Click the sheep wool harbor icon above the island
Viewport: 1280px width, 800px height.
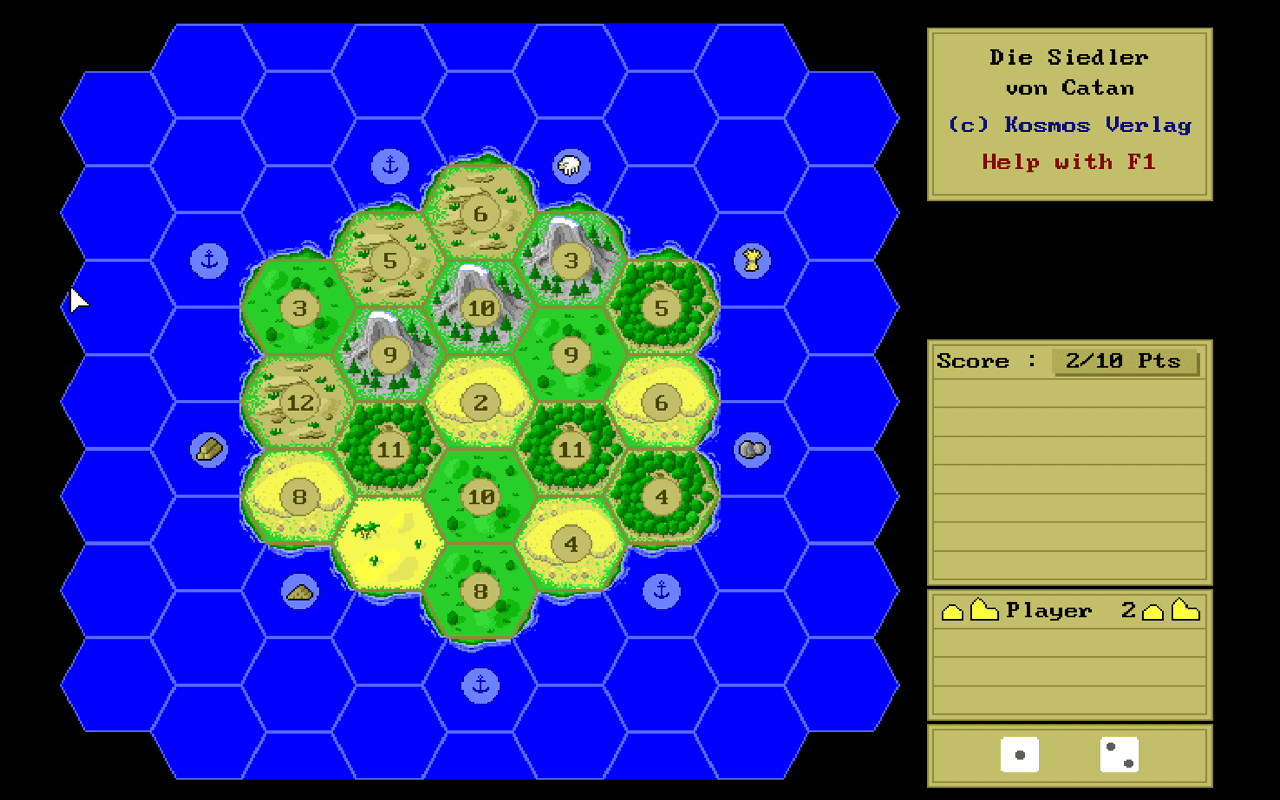tap(570, 164)
